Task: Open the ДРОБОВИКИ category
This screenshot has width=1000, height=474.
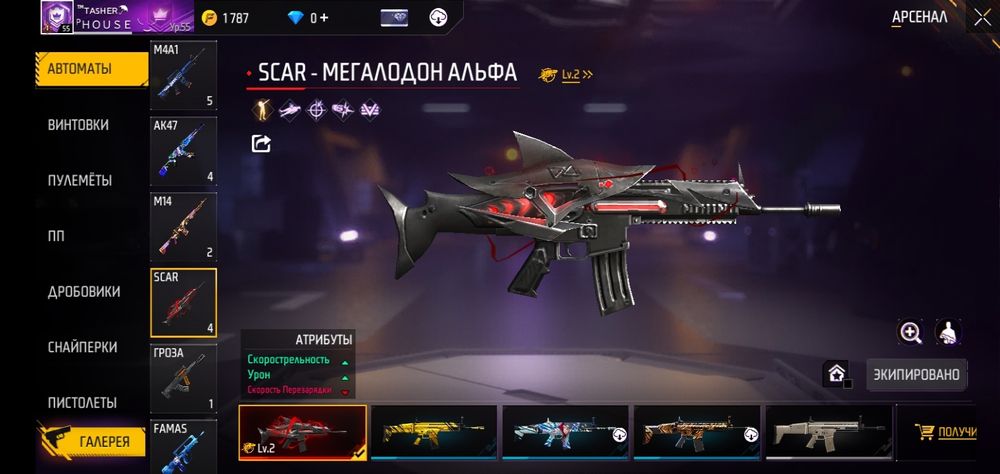Action: (84, 292)
